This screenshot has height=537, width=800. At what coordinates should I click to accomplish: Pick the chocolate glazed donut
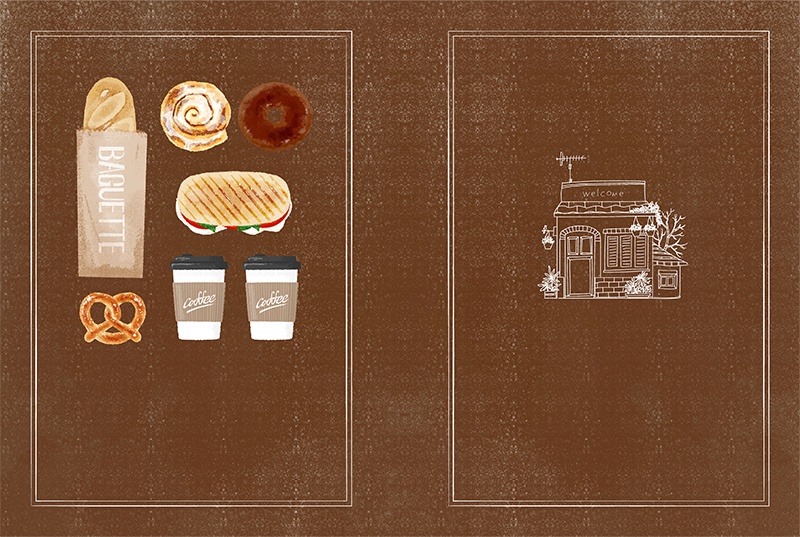point(275,114)
